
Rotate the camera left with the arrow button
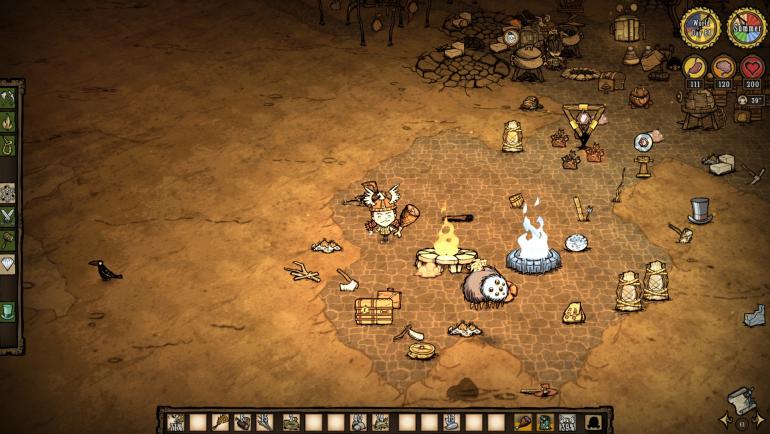(723, 420)
